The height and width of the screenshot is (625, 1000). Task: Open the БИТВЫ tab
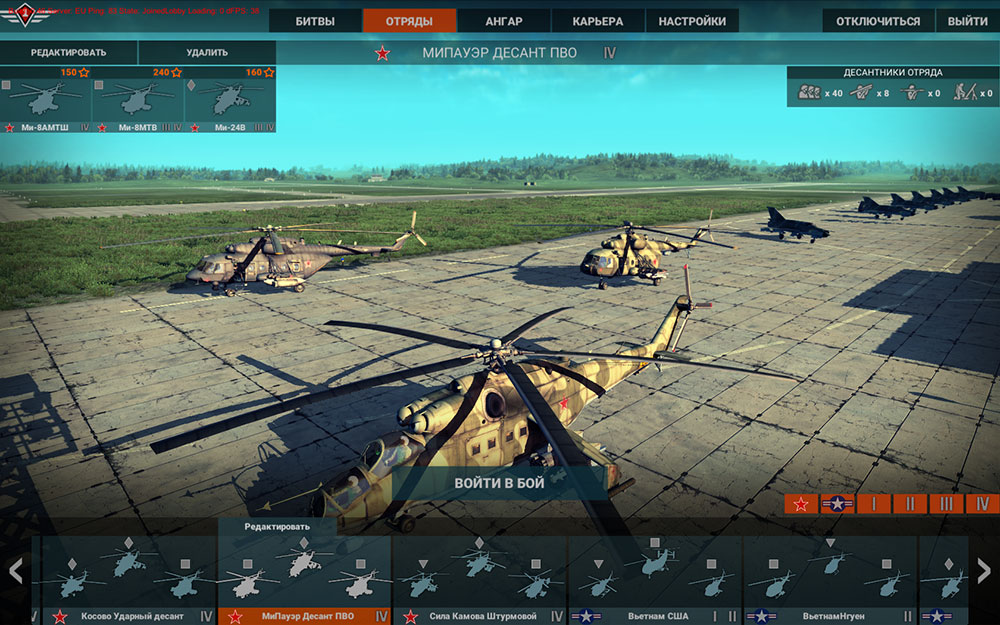pos(315,21)
